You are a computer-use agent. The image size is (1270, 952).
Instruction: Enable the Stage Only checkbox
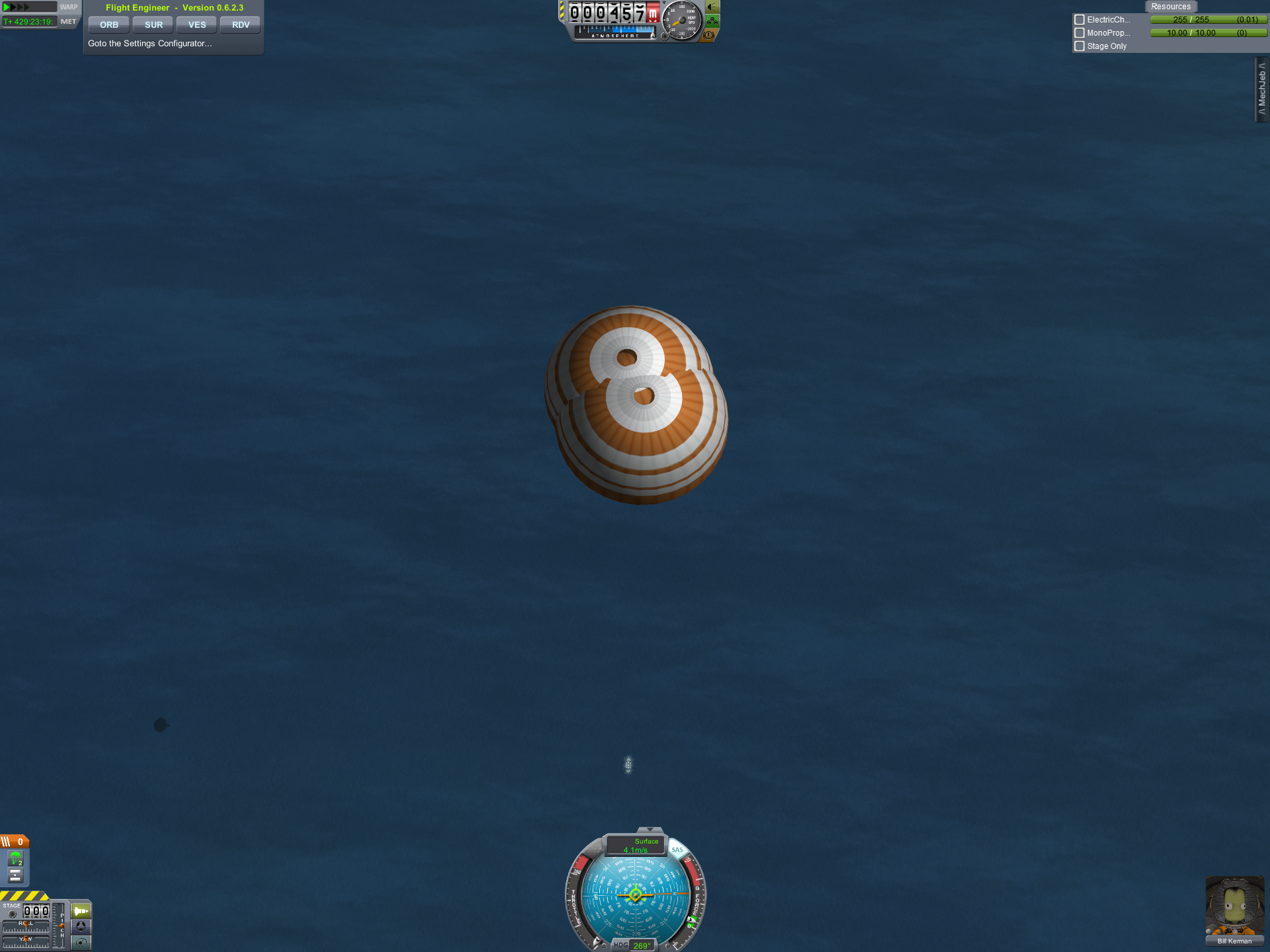(x=1079, y=46)
